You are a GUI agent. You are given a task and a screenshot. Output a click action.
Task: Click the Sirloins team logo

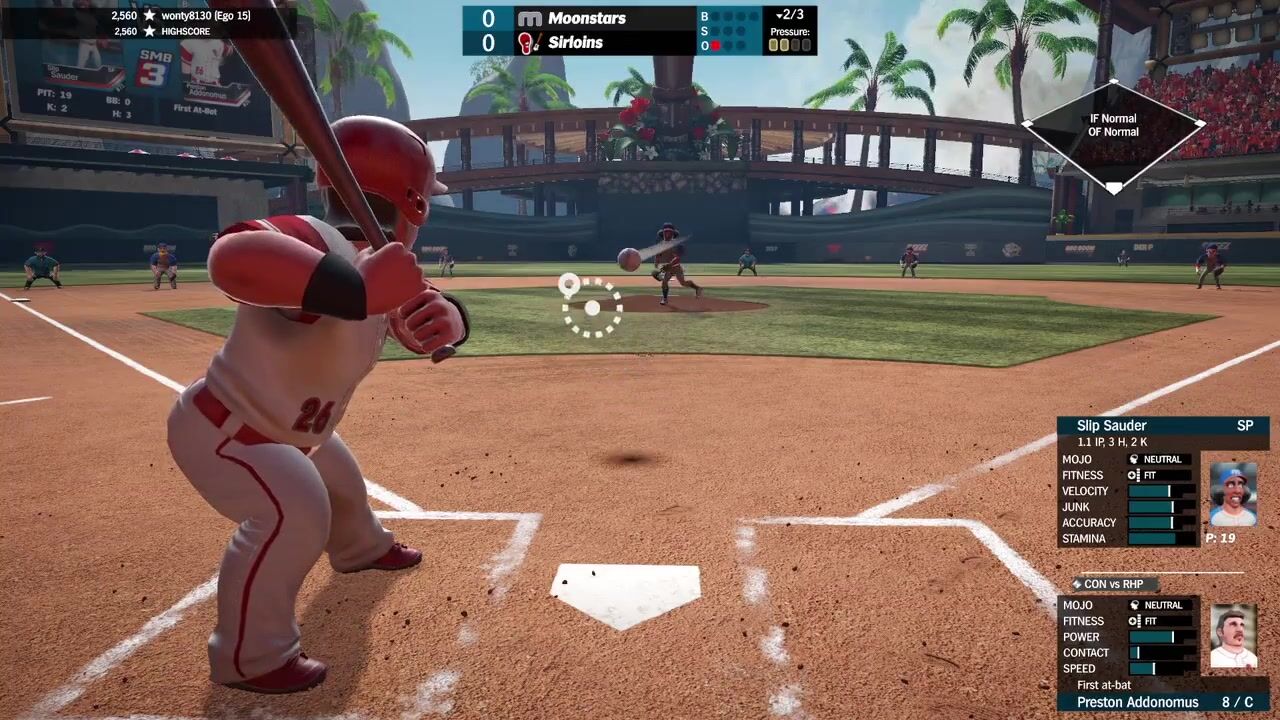pyautogui.click(x=530, y=43)
